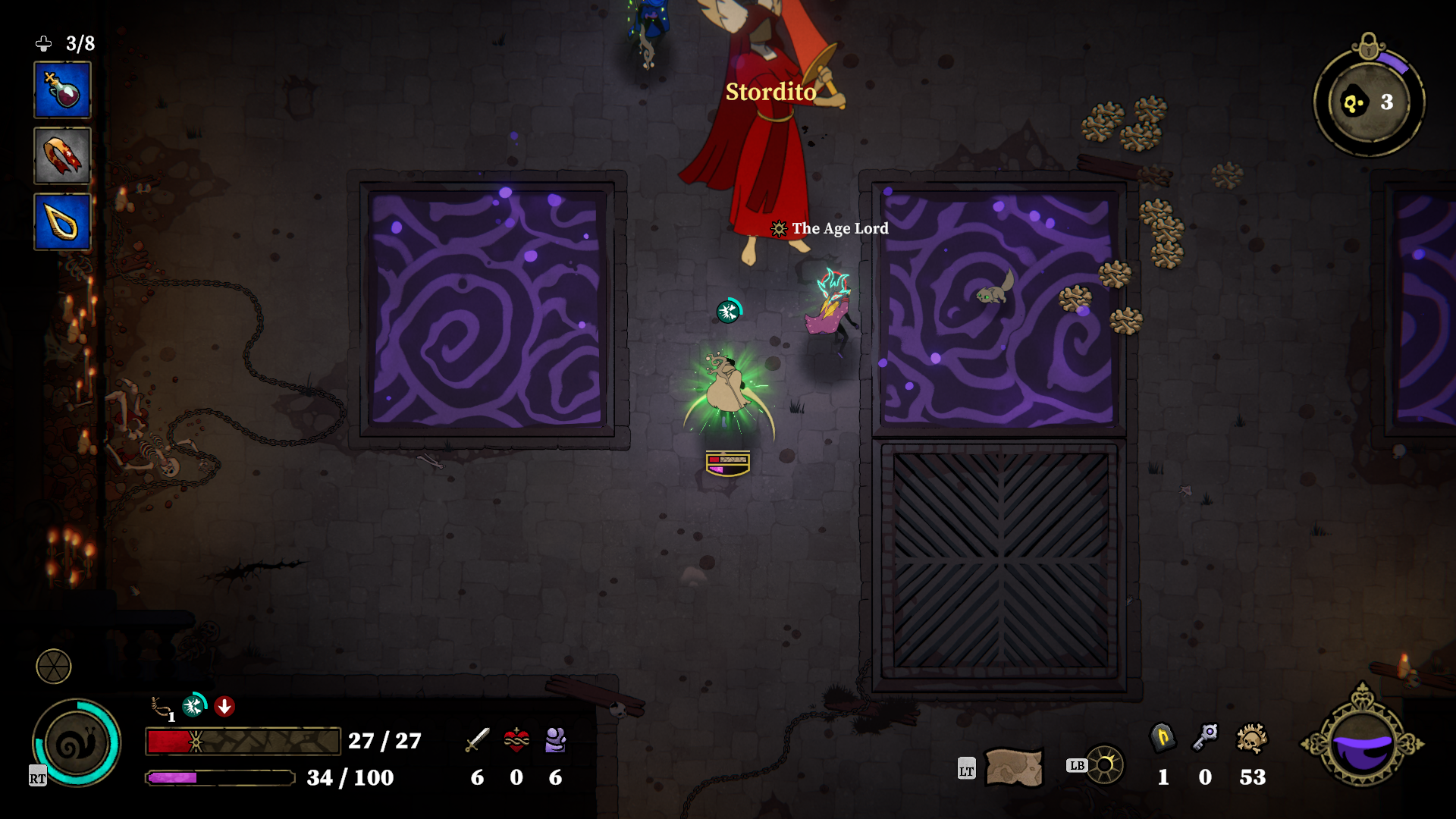Select the sword attack stat icon

(477, 739)
